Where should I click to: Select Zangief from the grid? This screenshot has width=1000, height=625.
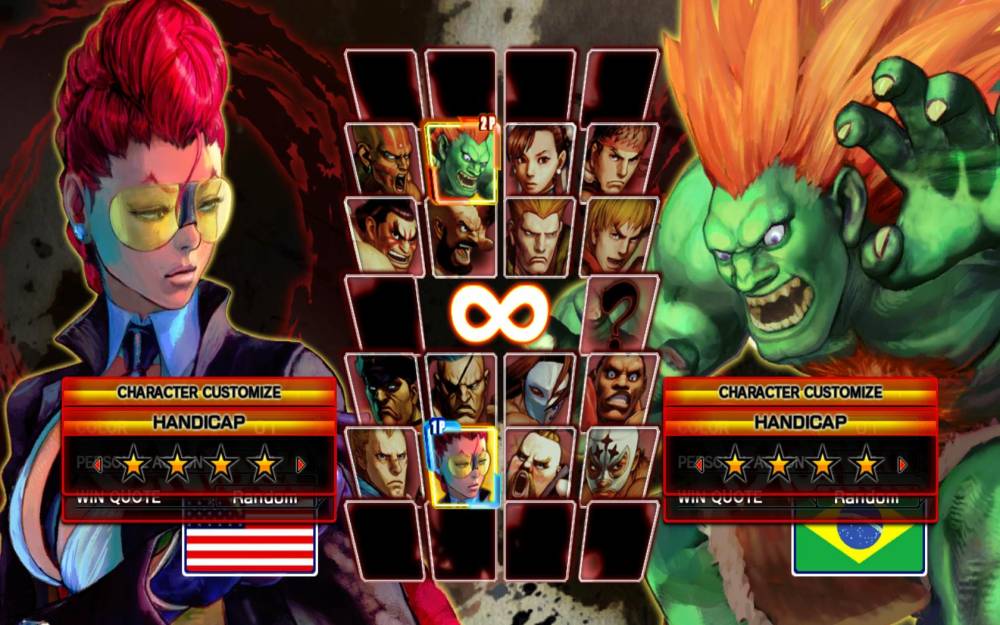[461, 237]
